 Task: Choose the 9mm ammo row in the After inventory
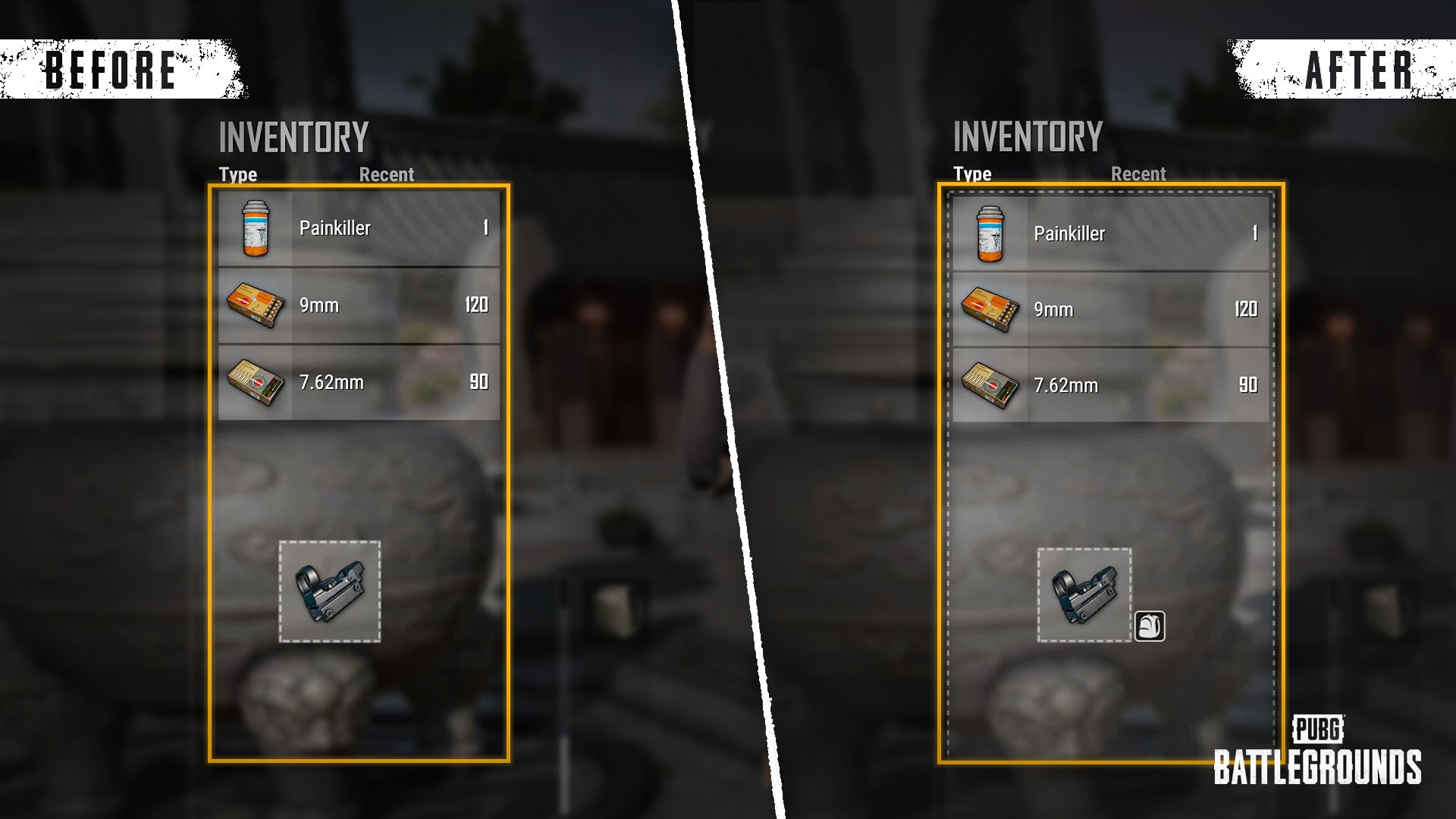click(x=1110, y=309)
